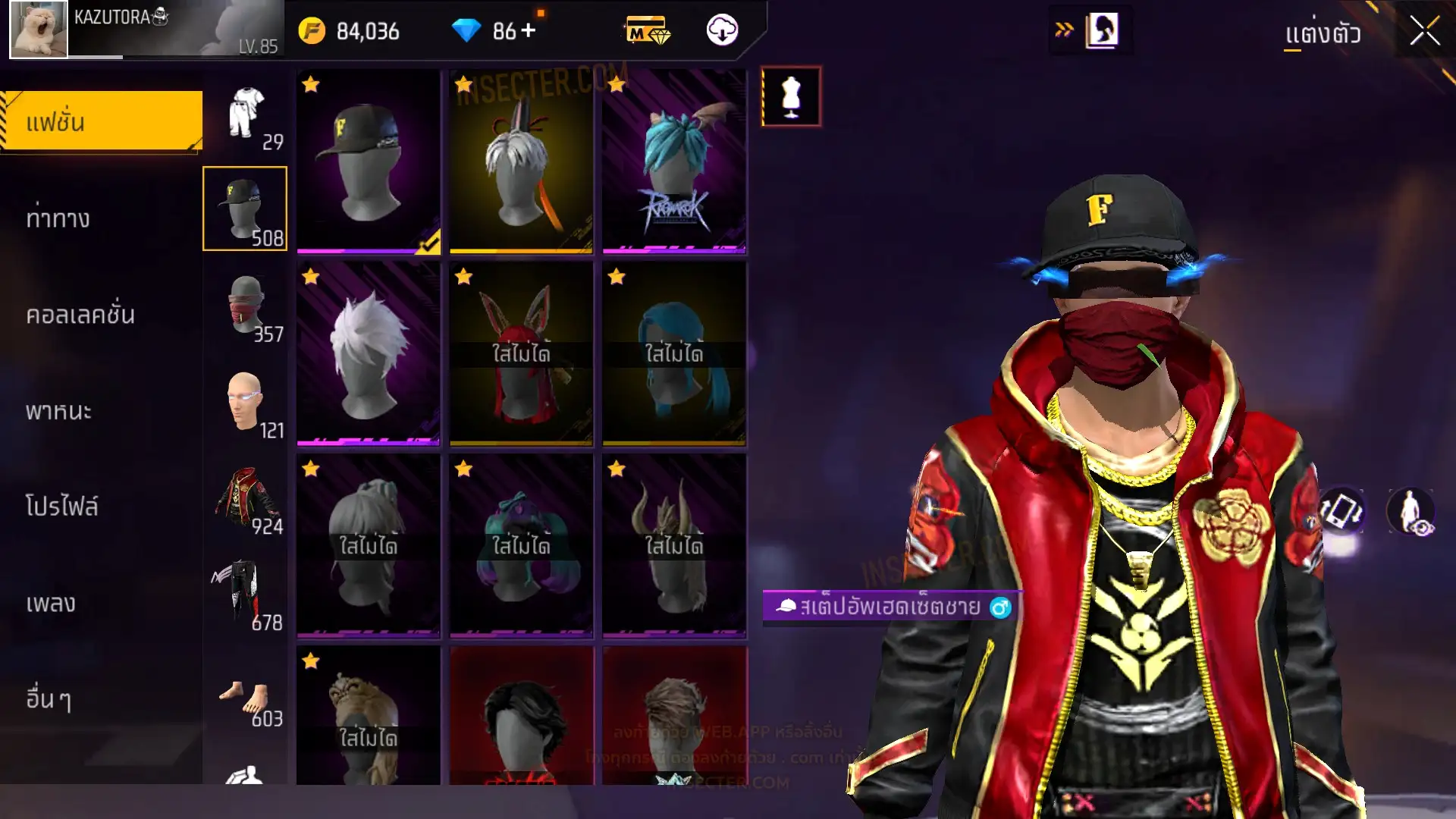This screenshot has height=819, width=1456.
Task: Select the แฟชั่น fashion tab
Action: click(x=102, y=121)
